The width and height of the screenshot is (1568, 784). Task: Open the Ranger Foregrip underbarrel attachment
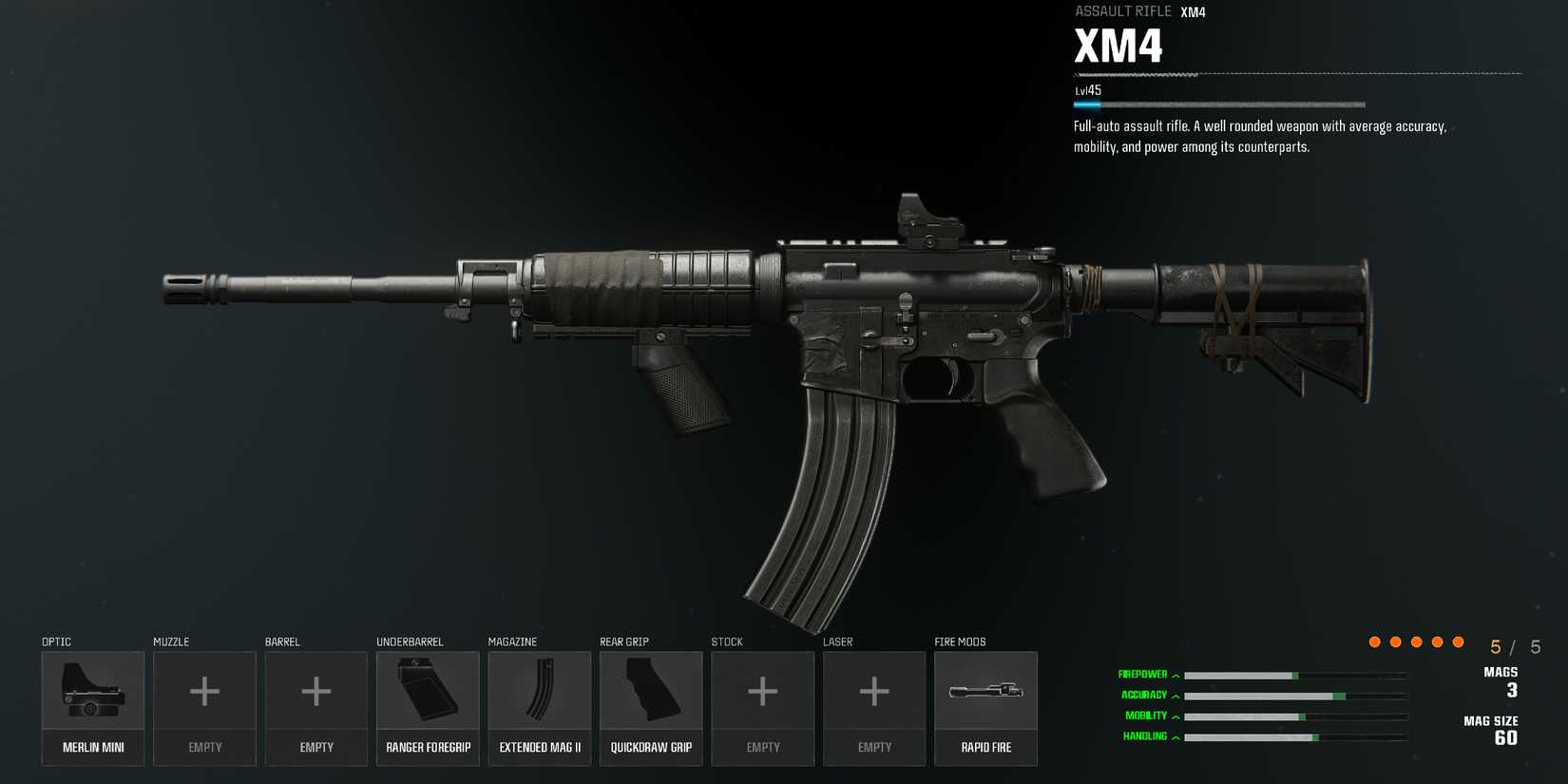[x=428, y=691]
